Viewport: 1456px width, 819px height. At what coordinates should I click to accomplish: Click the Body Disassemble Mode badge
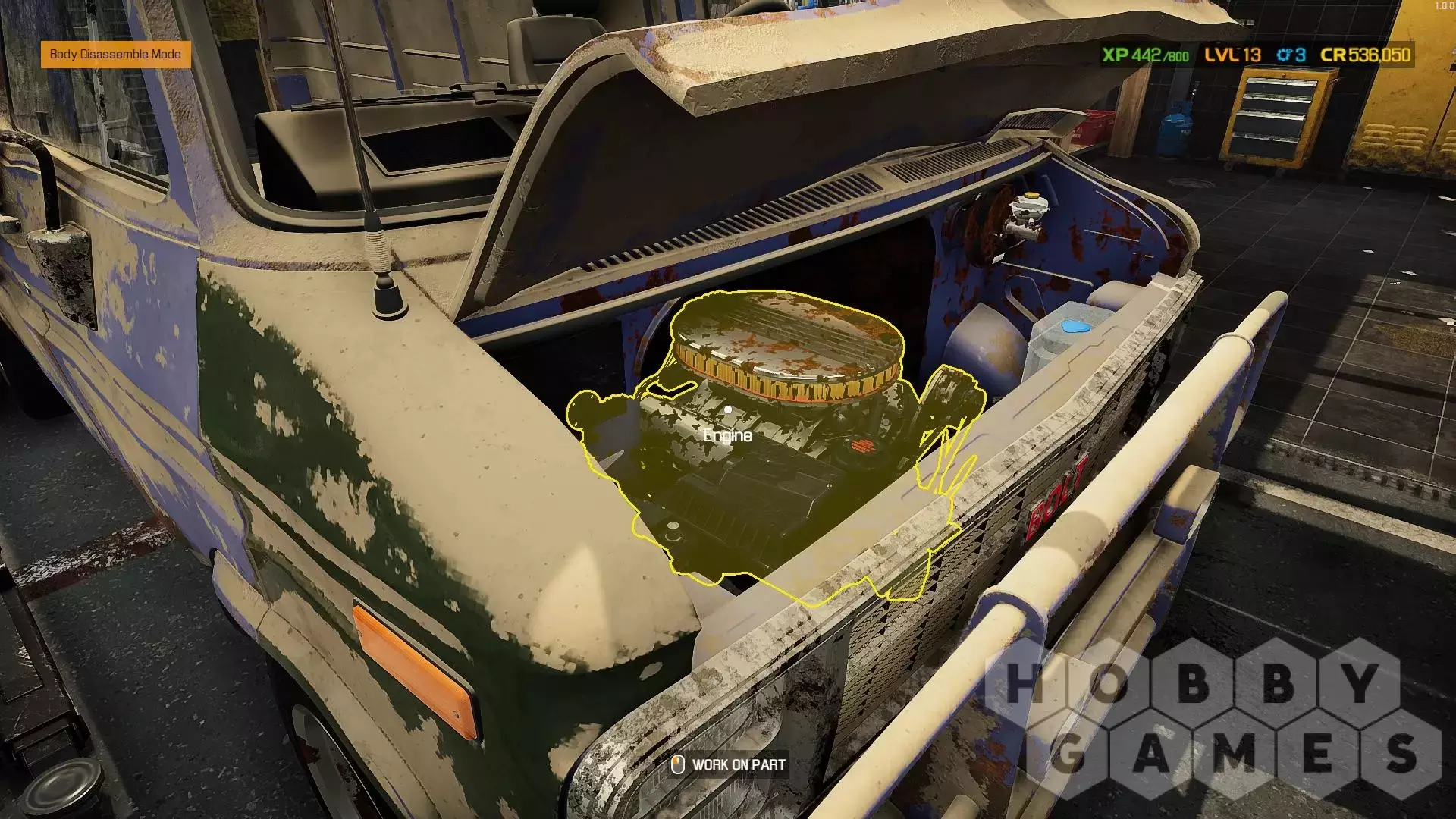[x=115, y=55]
